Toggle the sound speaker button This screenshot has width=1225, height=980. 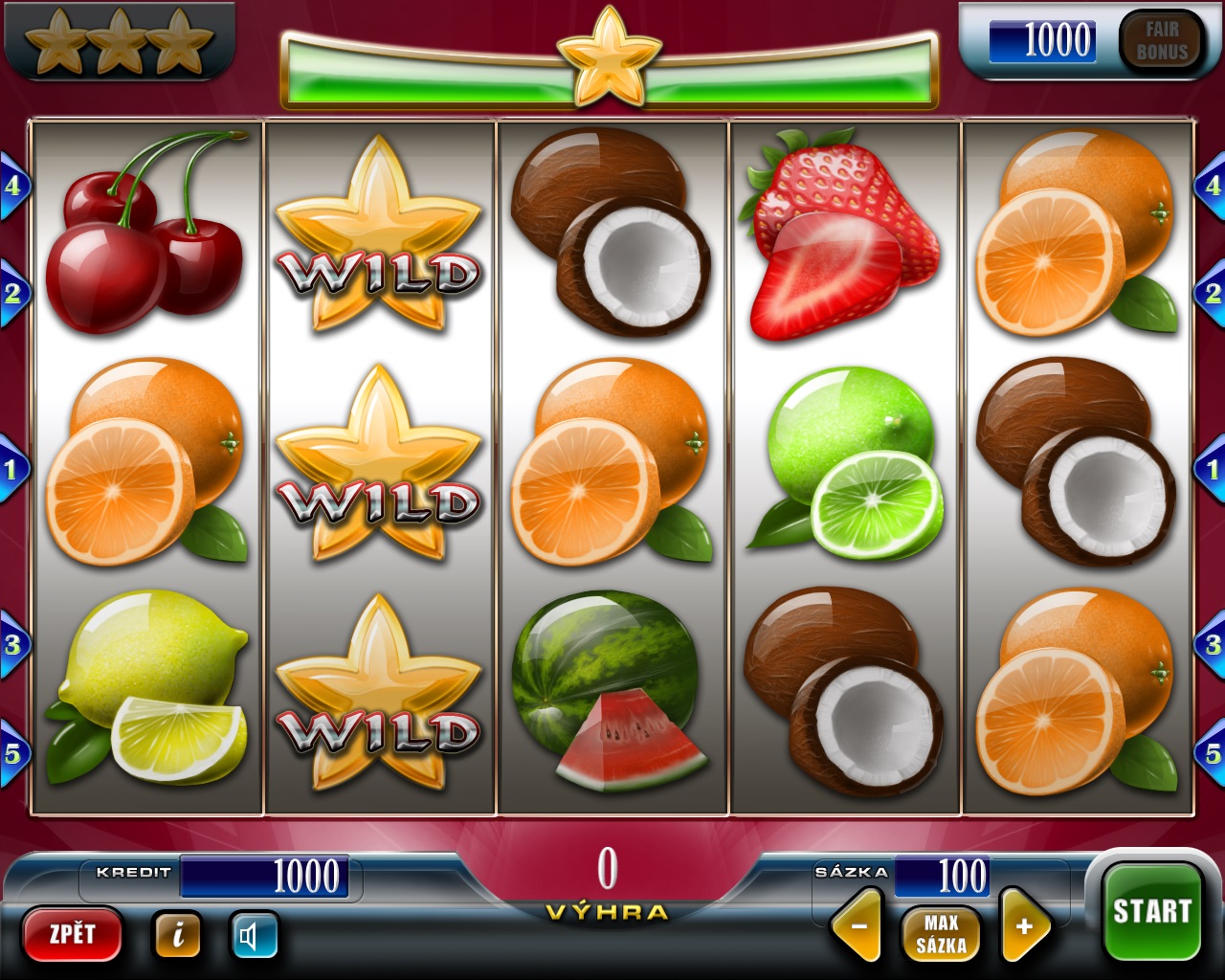coord(254,935)
